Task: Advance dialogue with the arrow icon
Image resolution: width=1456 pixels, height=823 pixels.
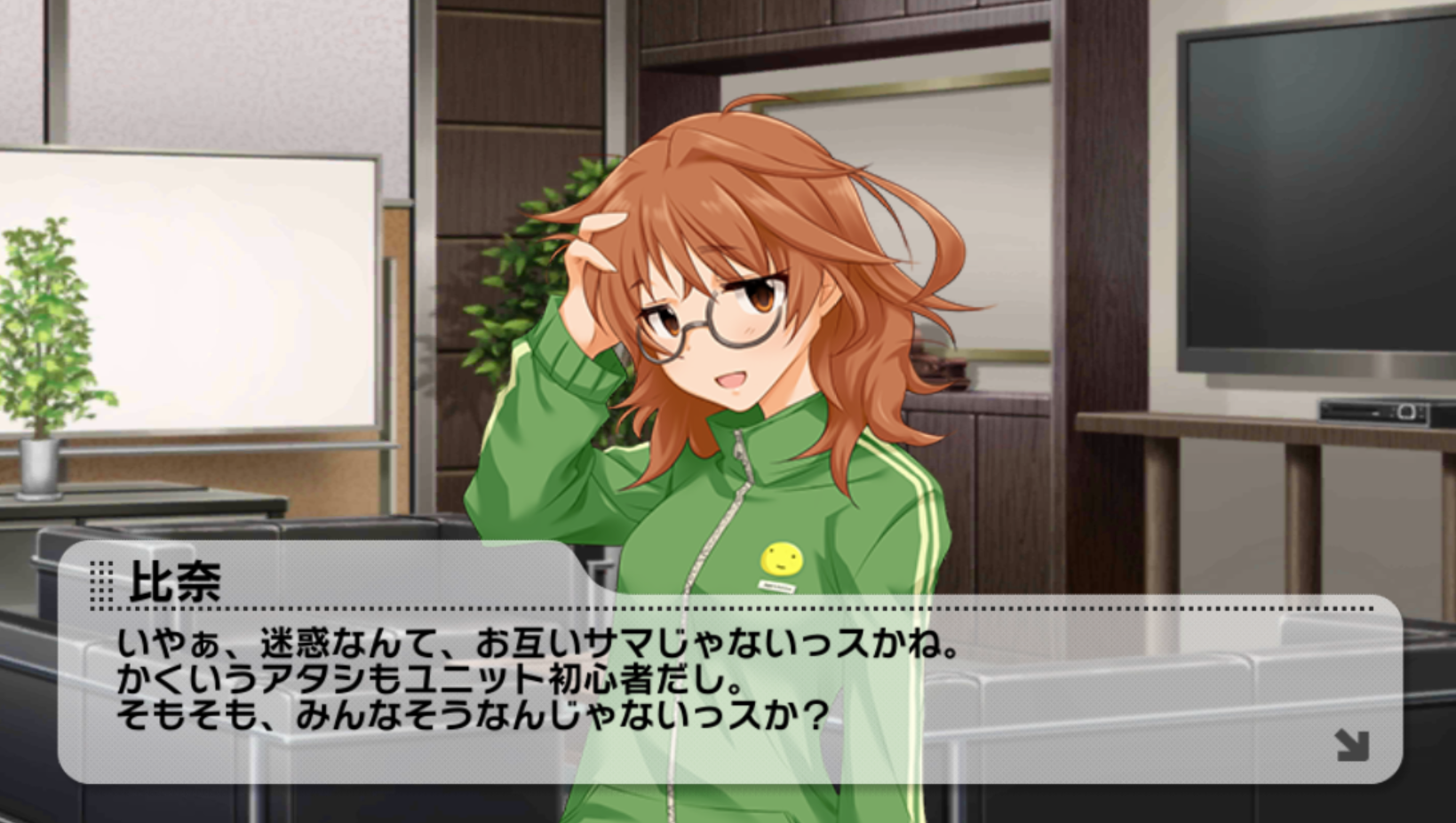Action: [1352, 745]
